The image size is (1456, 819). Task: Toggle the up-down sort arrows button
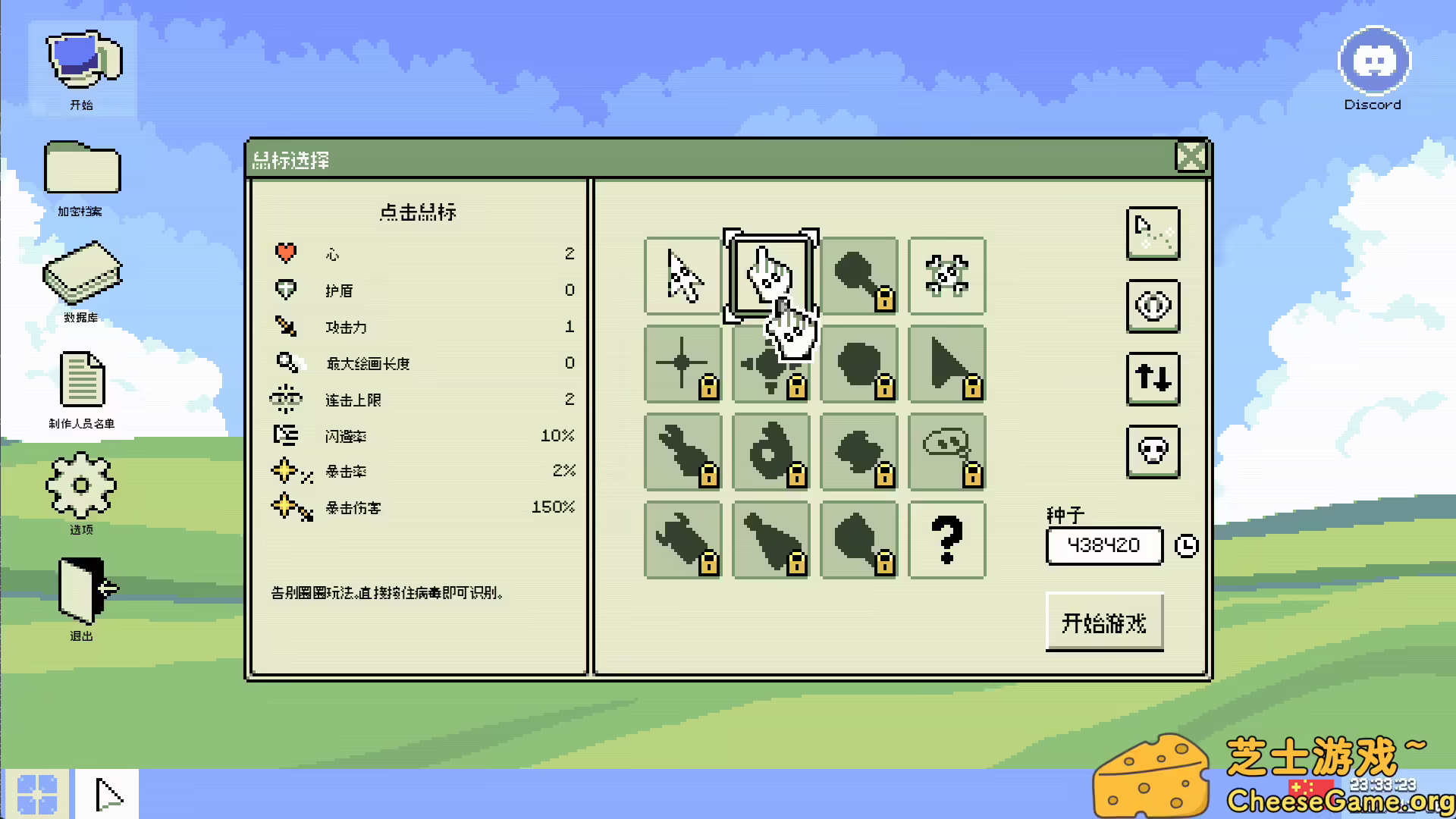[x=1153, y=379]
